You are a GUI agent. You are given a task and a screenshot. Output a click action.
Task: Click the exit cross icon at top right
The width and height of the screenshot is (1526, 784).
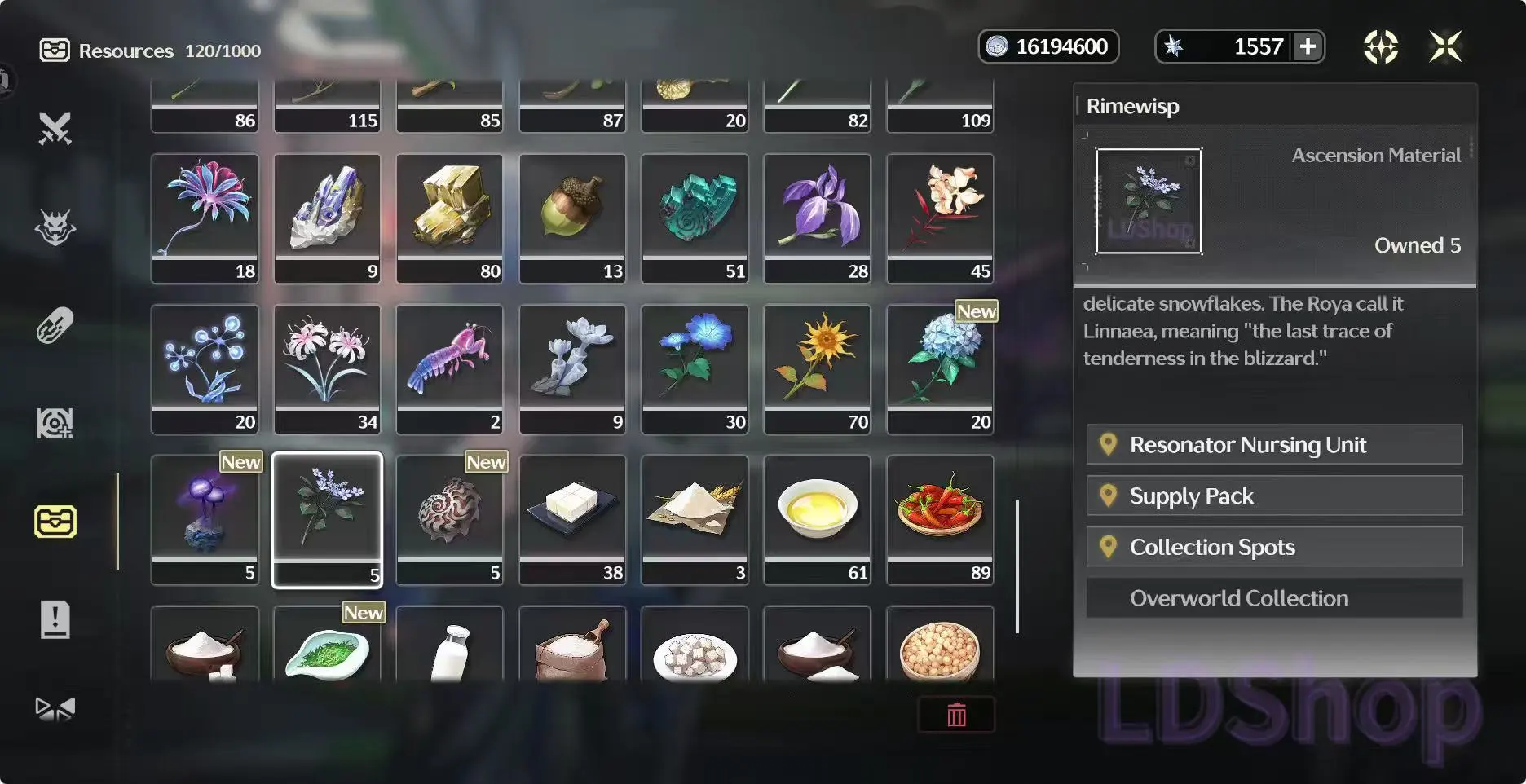pyautogui.click(x=1448, y=47)
